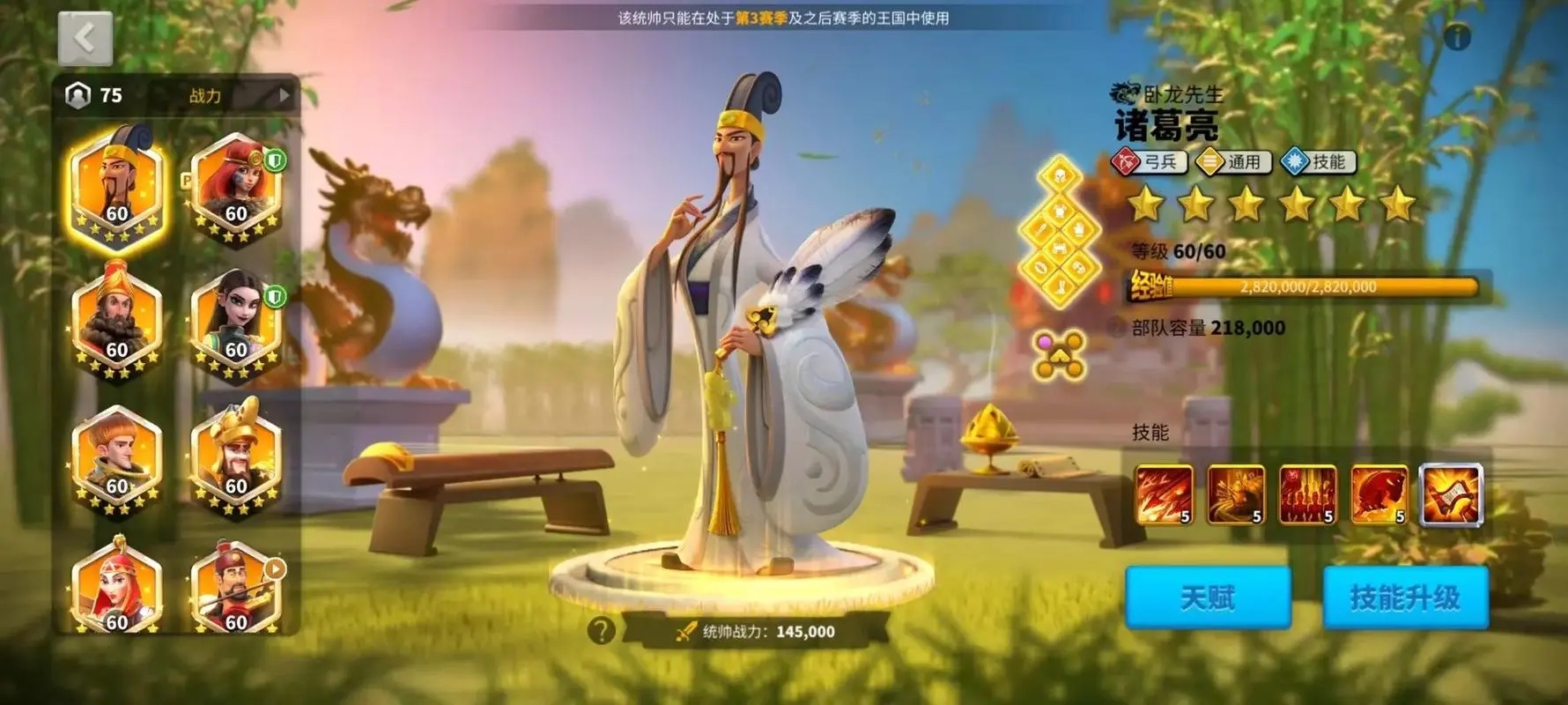Open the 天赋 talent button
1568x705 pixels.
(1209, 597)
